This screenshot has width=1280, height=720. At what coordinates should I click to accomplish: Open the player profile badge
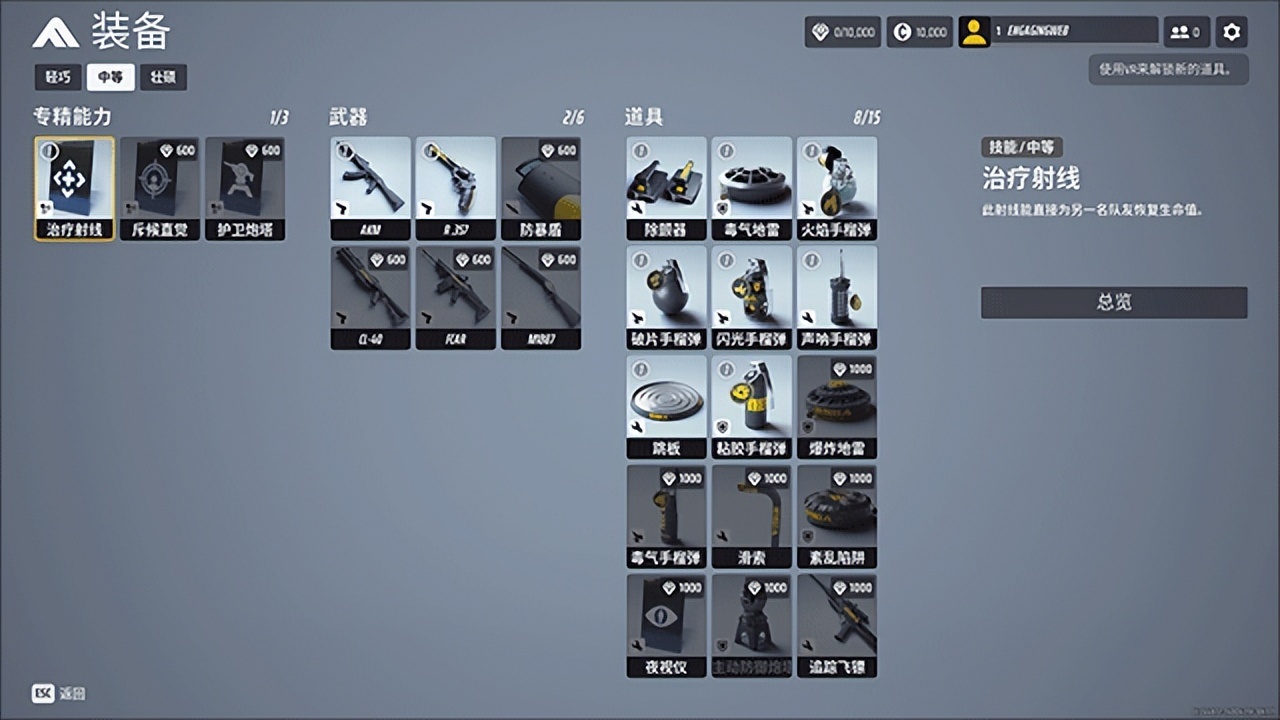coord(1058,32)
